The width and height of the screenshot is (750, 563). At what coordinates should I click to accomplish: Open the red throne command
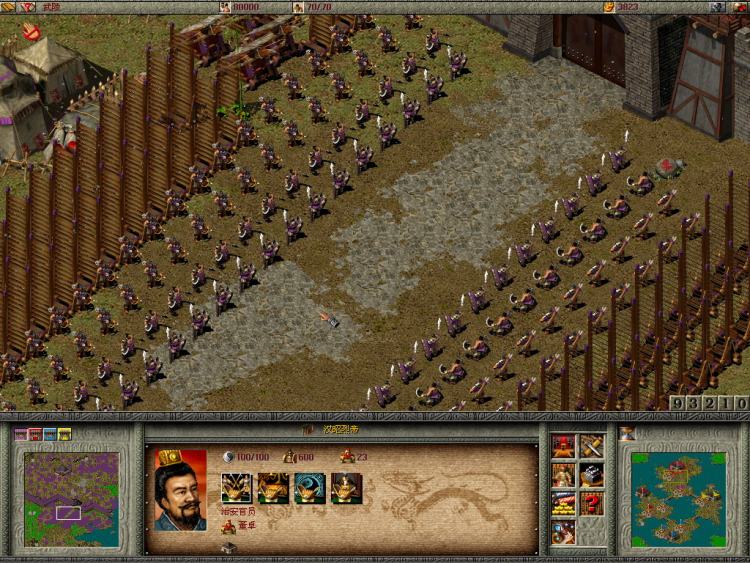pos(564,446)
